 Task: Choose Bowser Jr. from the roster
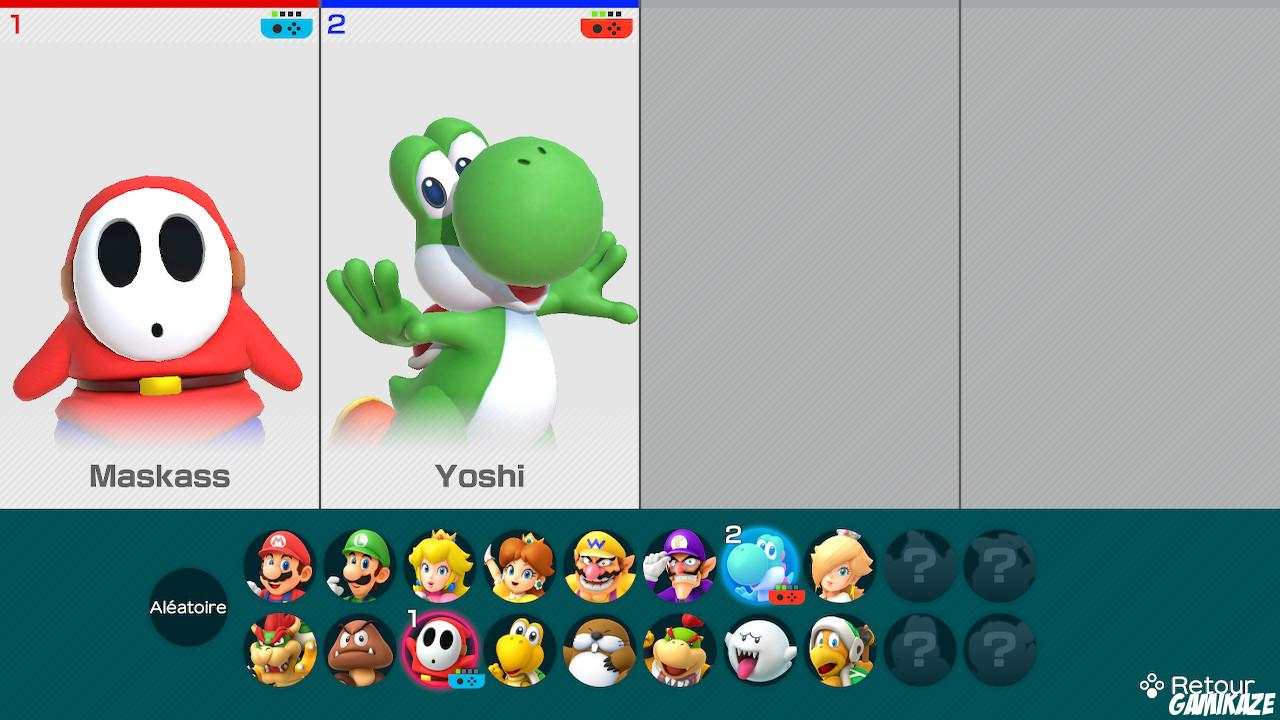pos(678,651)
